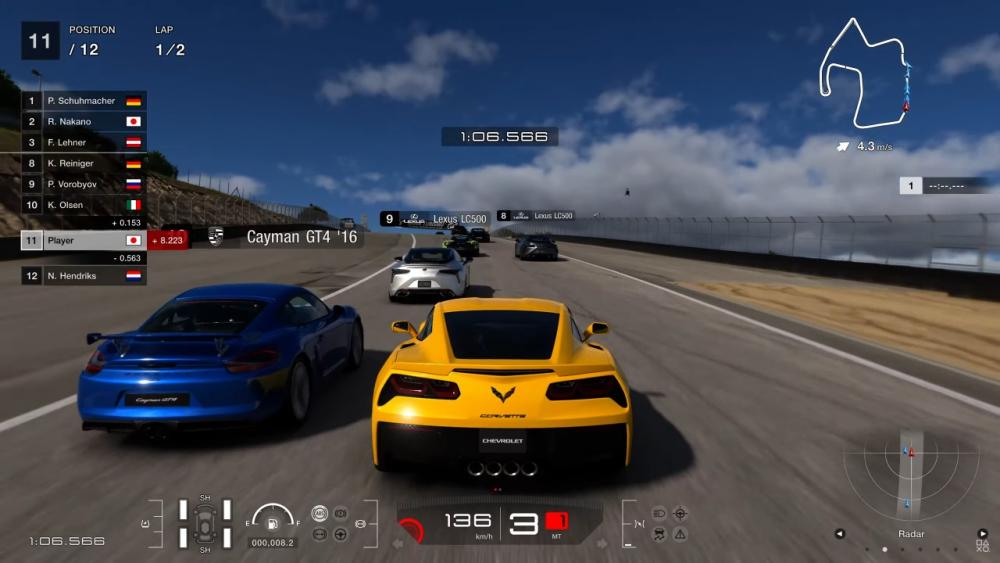Select N. Hendriks in the standings
The image size is (1000, 563).
tap(84, 276)
